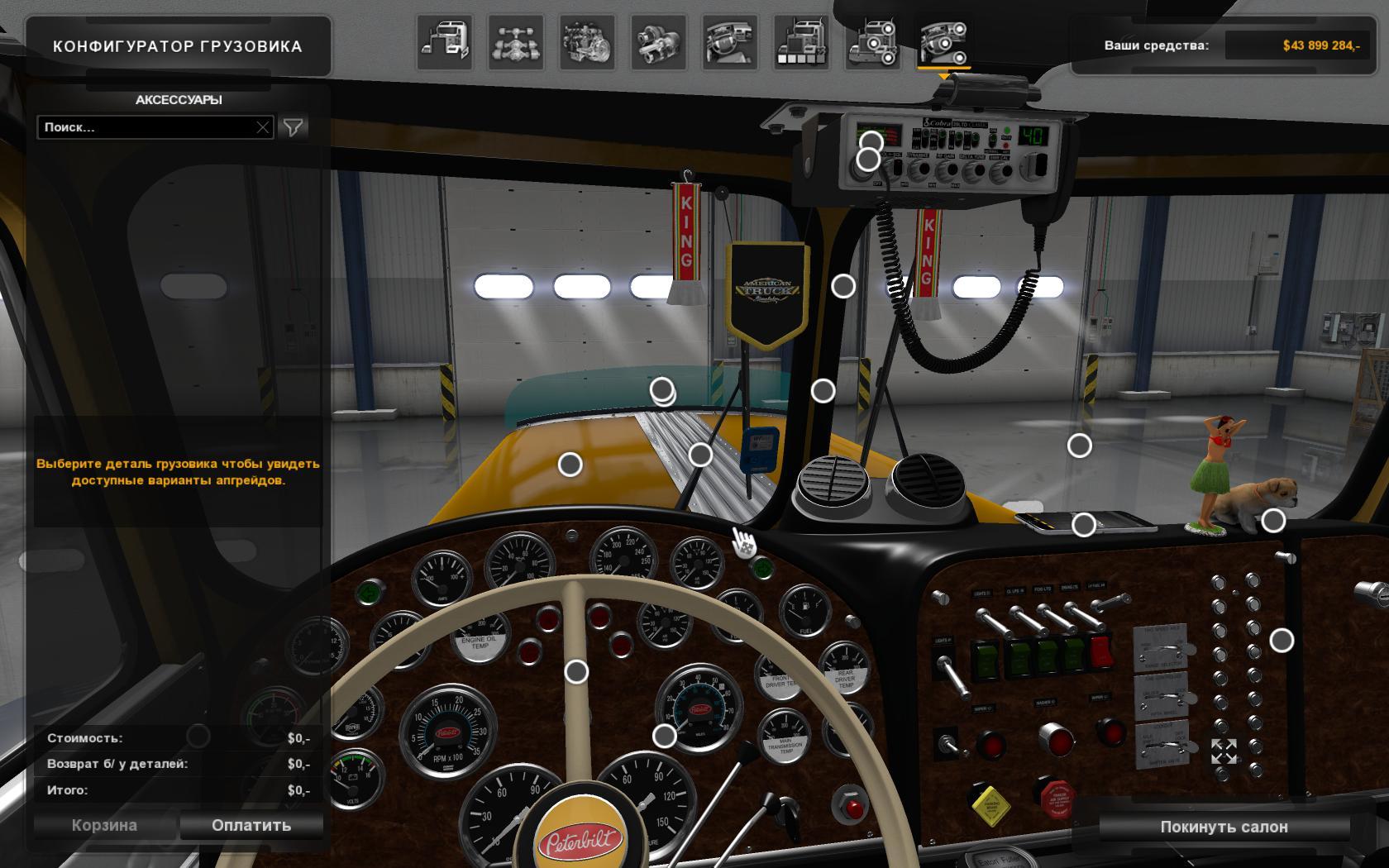
Task: Switch to the chassis axles tab
Action: click(x=516, y=42)
